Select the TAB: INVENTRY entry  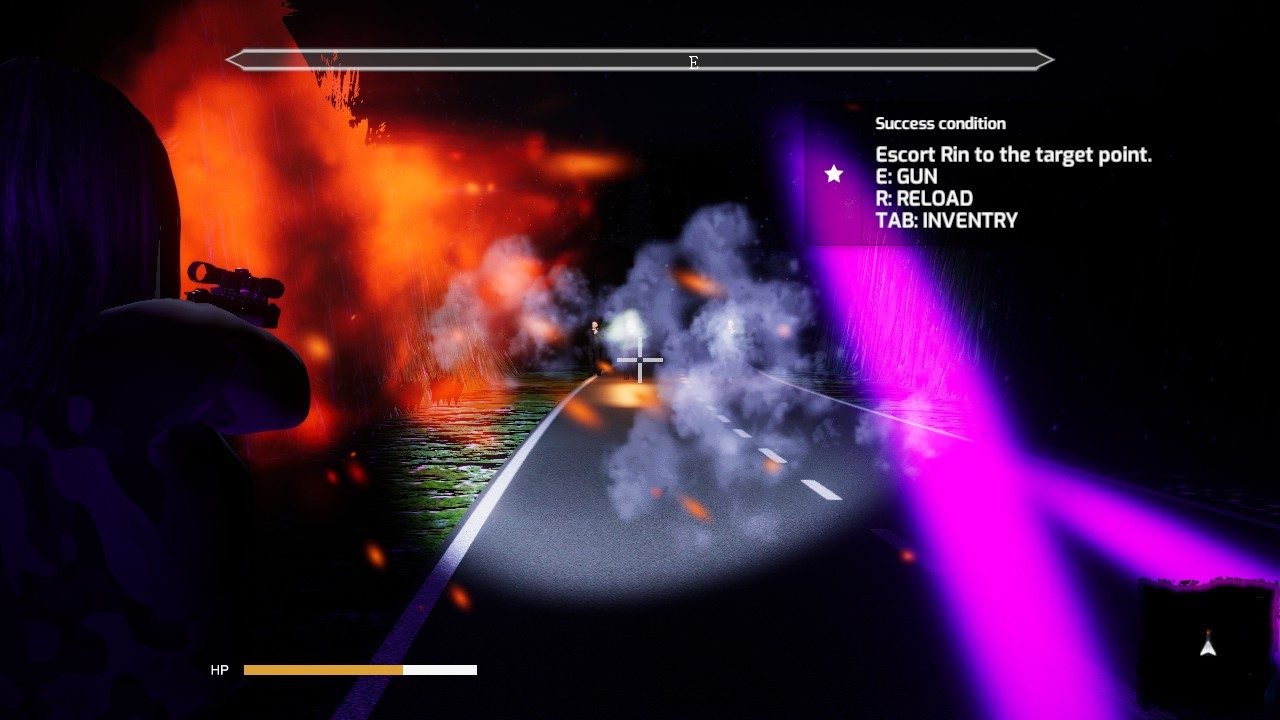tap(946, 220)
